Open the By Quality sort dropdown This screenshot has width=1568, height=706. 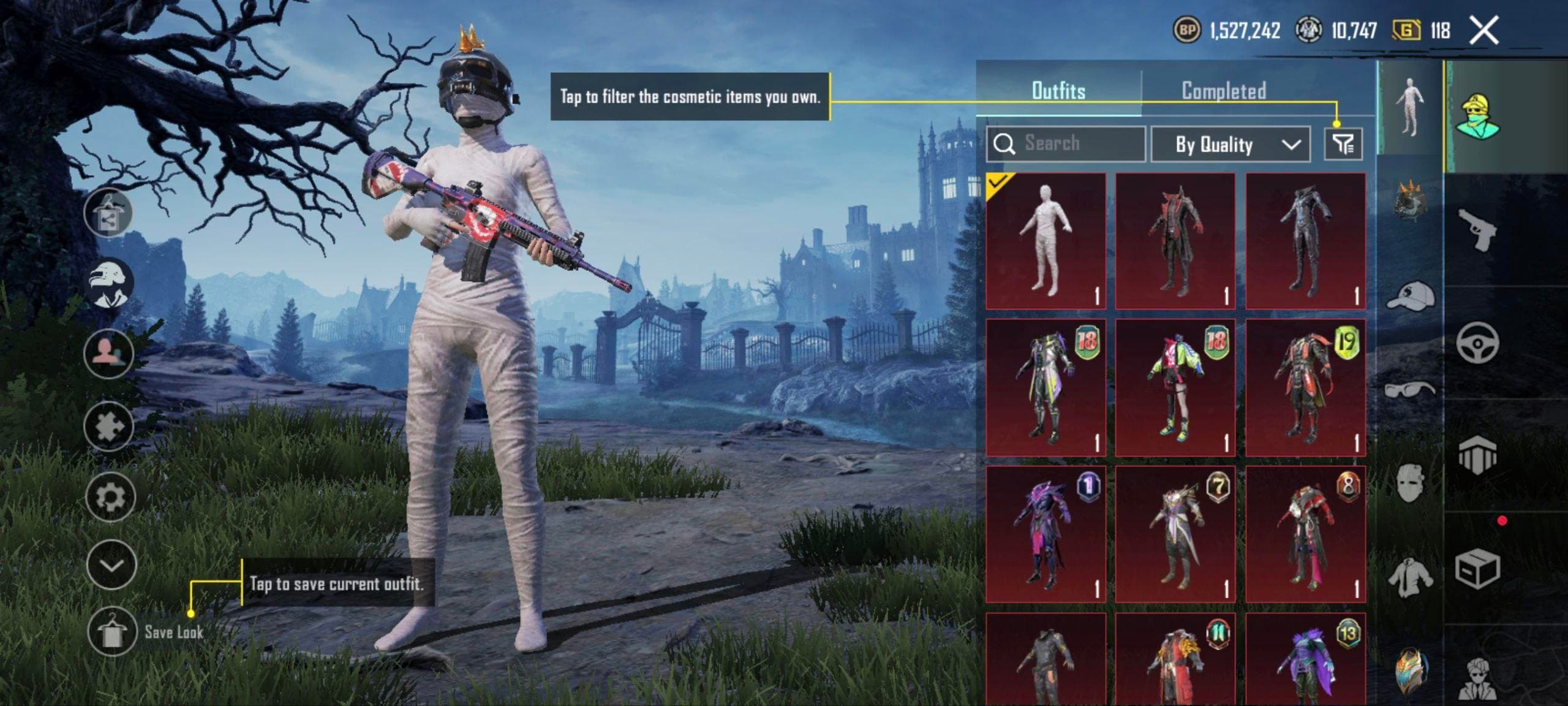(x=1231, y=145)
